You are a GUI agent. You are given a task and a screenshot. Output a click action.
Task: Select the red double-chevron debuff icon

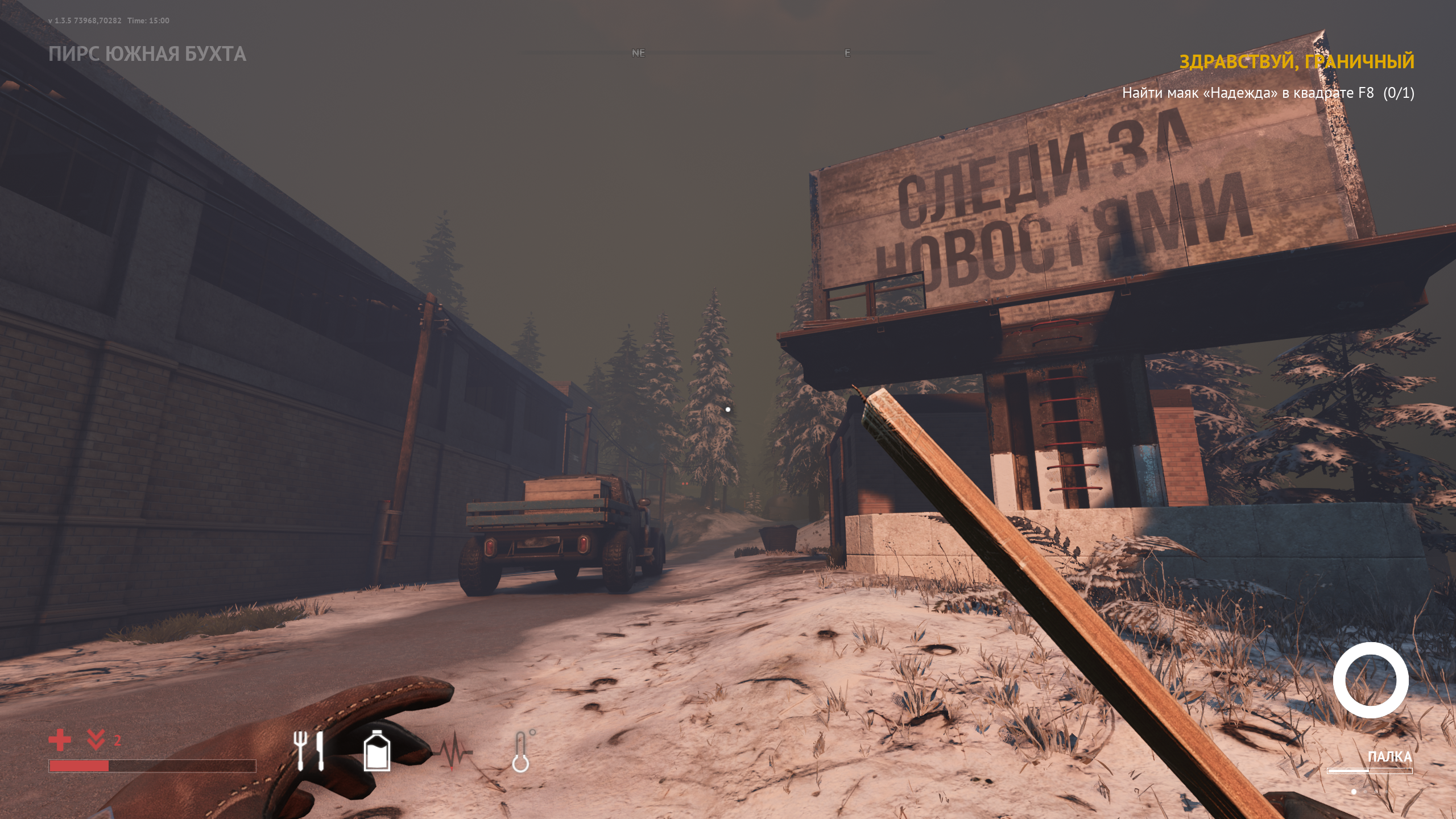[x=96, y=739]
